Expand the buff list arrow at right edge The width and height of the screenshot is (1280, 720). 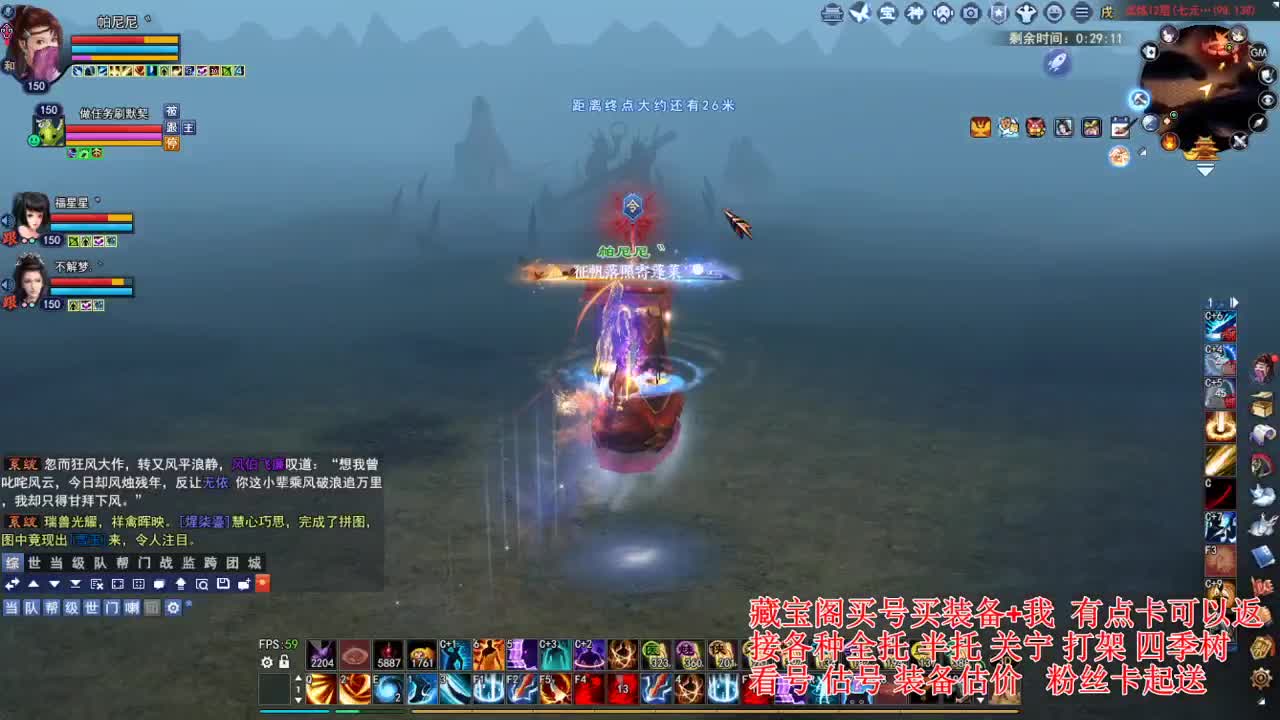pyautogui.click(x=1235, y=301)
